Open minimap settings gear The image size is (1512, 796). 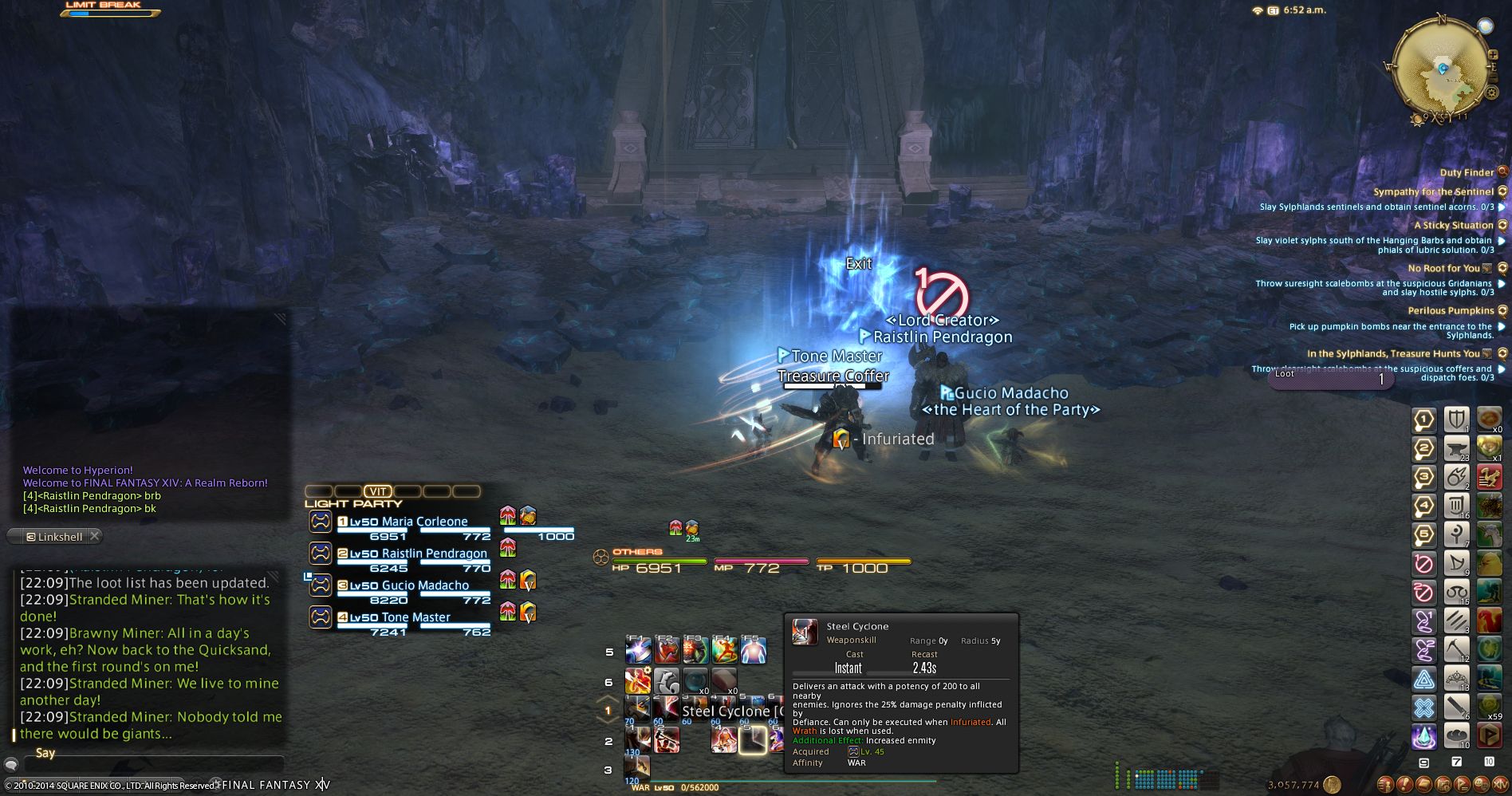click(x=1491, y=93)
